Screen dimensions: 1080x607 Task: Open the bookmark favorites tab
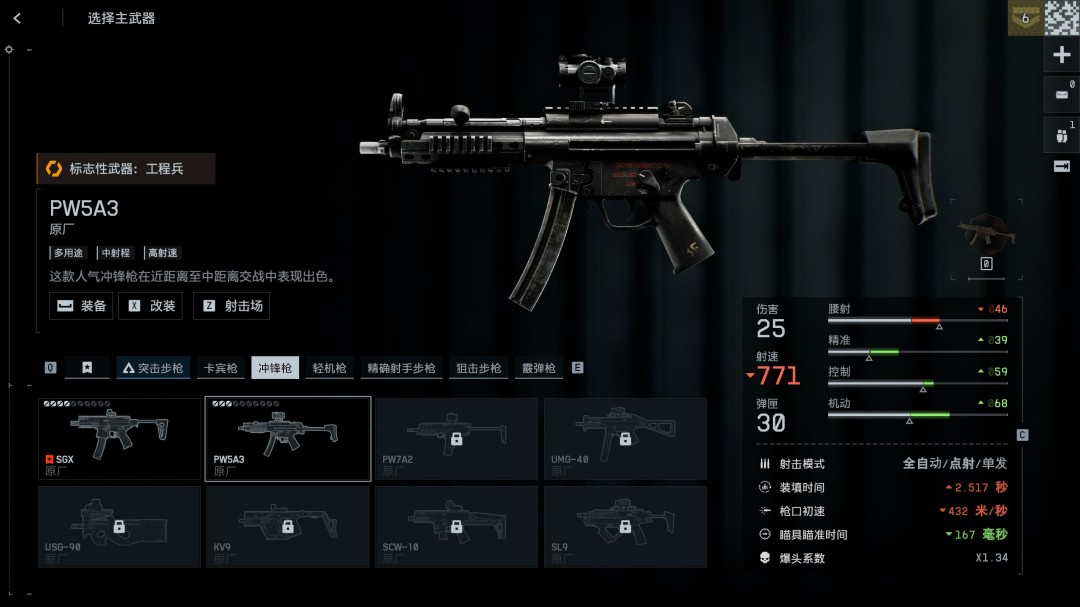[87, 368]
